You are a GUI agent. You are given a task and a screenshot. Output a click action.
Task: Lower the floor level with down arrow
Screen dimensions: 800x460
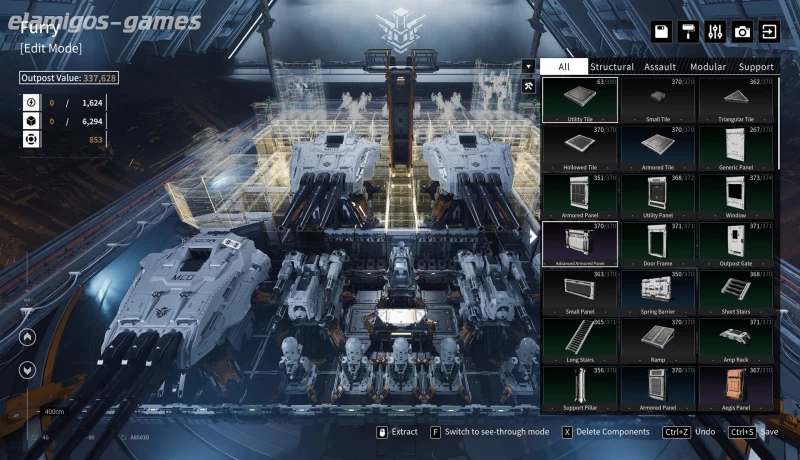27,368
